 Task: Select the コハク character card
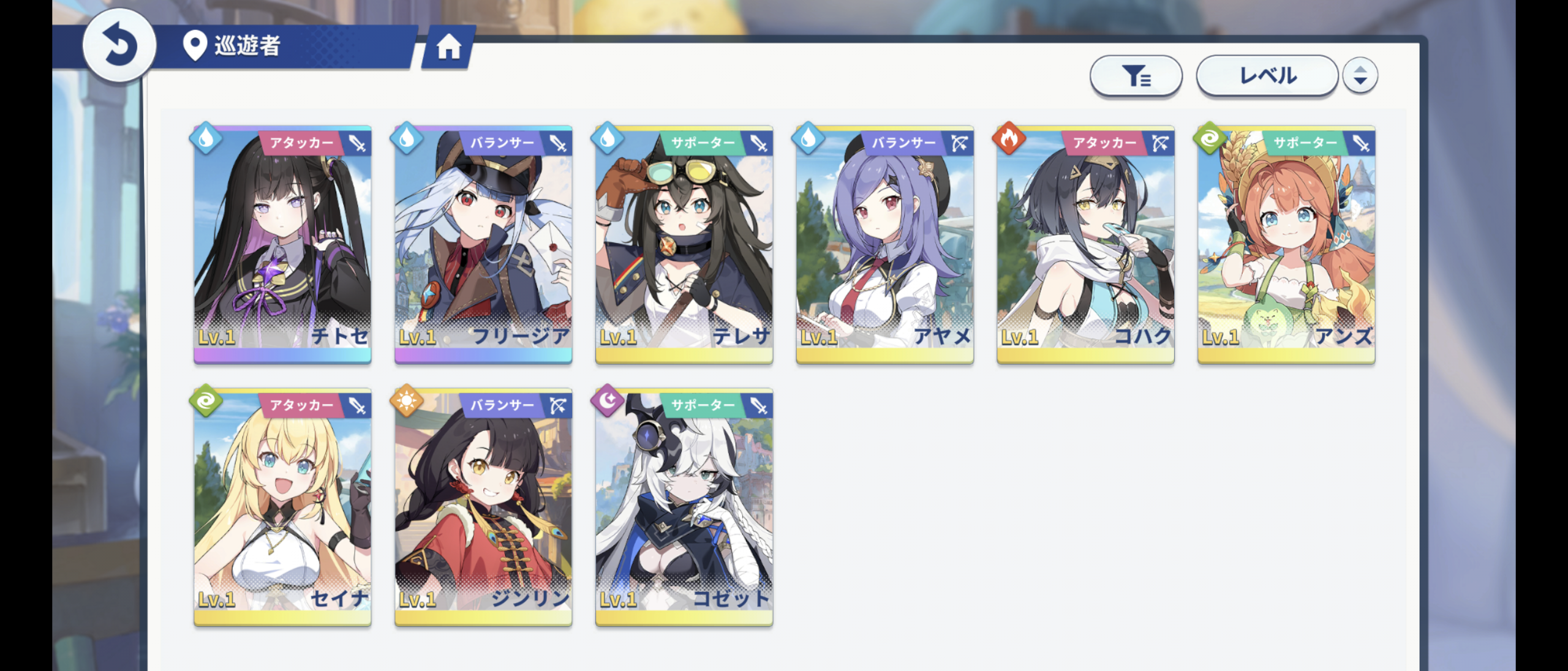point(1085,245)
